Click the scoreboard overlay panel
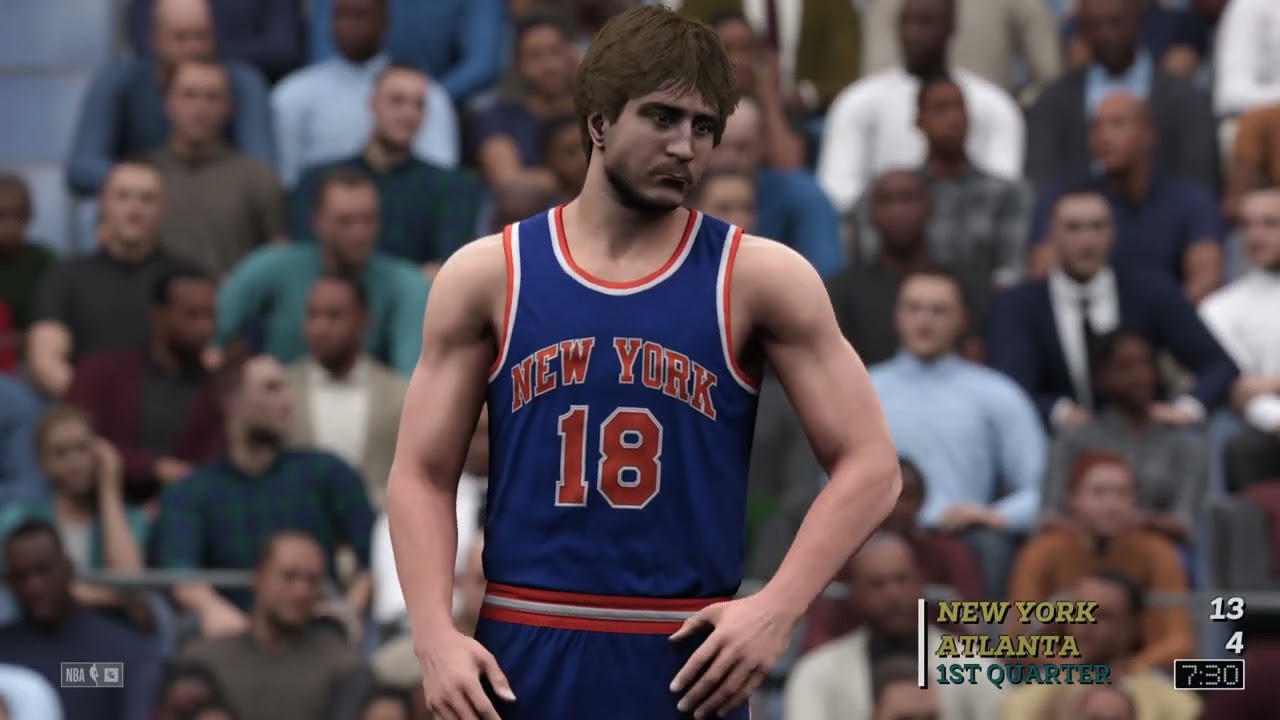Viewport: 1280px width, 720px height. tap(1080, 640)
